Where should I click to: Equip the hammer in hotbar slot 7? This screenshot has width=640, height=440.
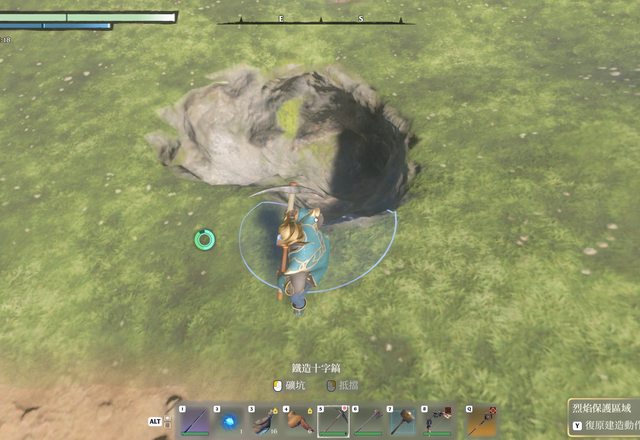402,421
